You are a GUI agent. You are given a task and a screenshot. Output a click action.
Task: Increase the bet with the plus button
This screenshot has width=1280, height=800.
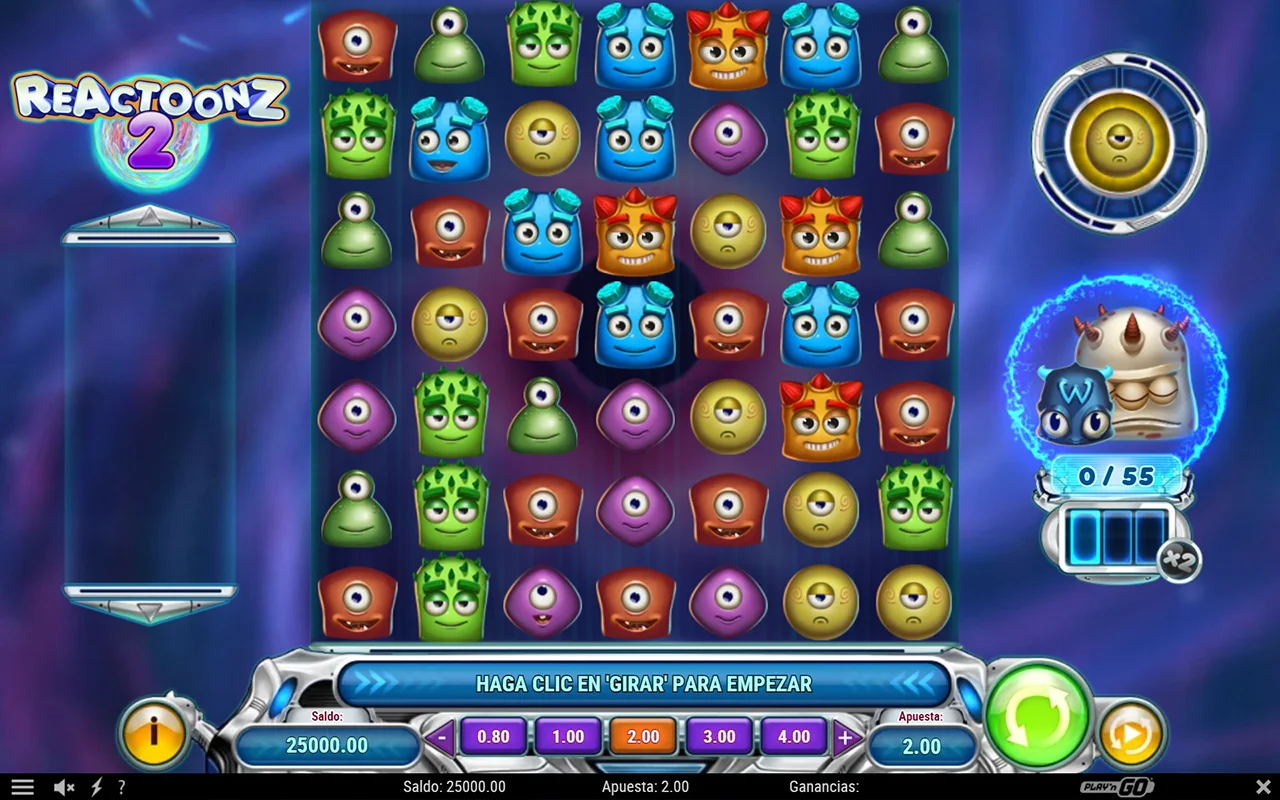click(x=845, y=738)
